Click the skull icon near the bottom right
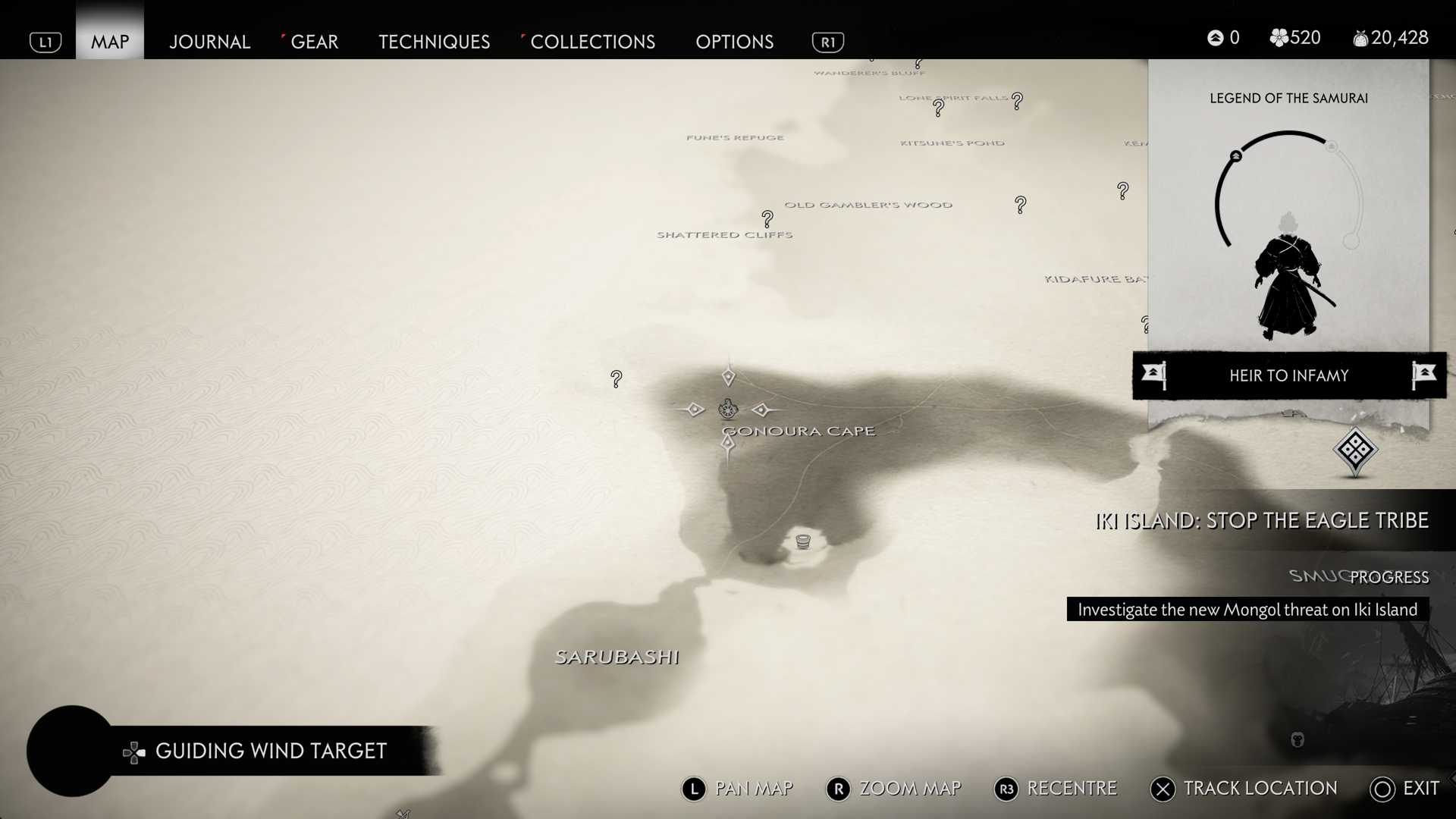Viewport: 1456px width, 819px height. tap(1297, 739)
